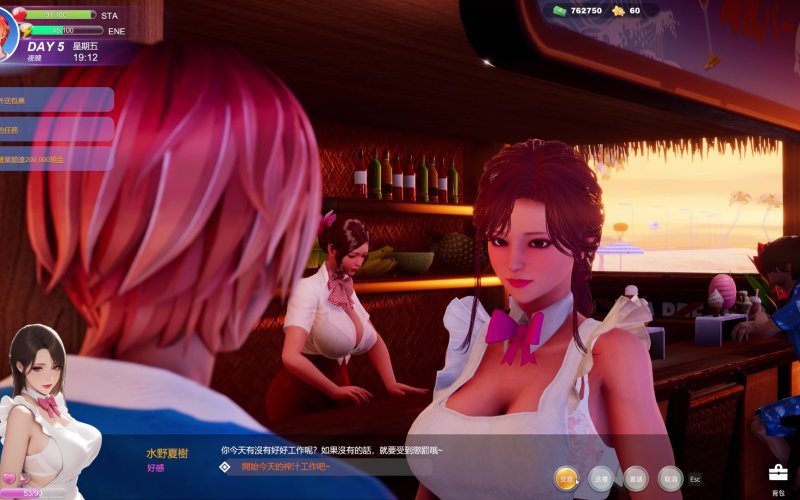Screen dimensions: 800x500
Task: Show the 200,000 cash goal quest entry
Action: point(55,158)
